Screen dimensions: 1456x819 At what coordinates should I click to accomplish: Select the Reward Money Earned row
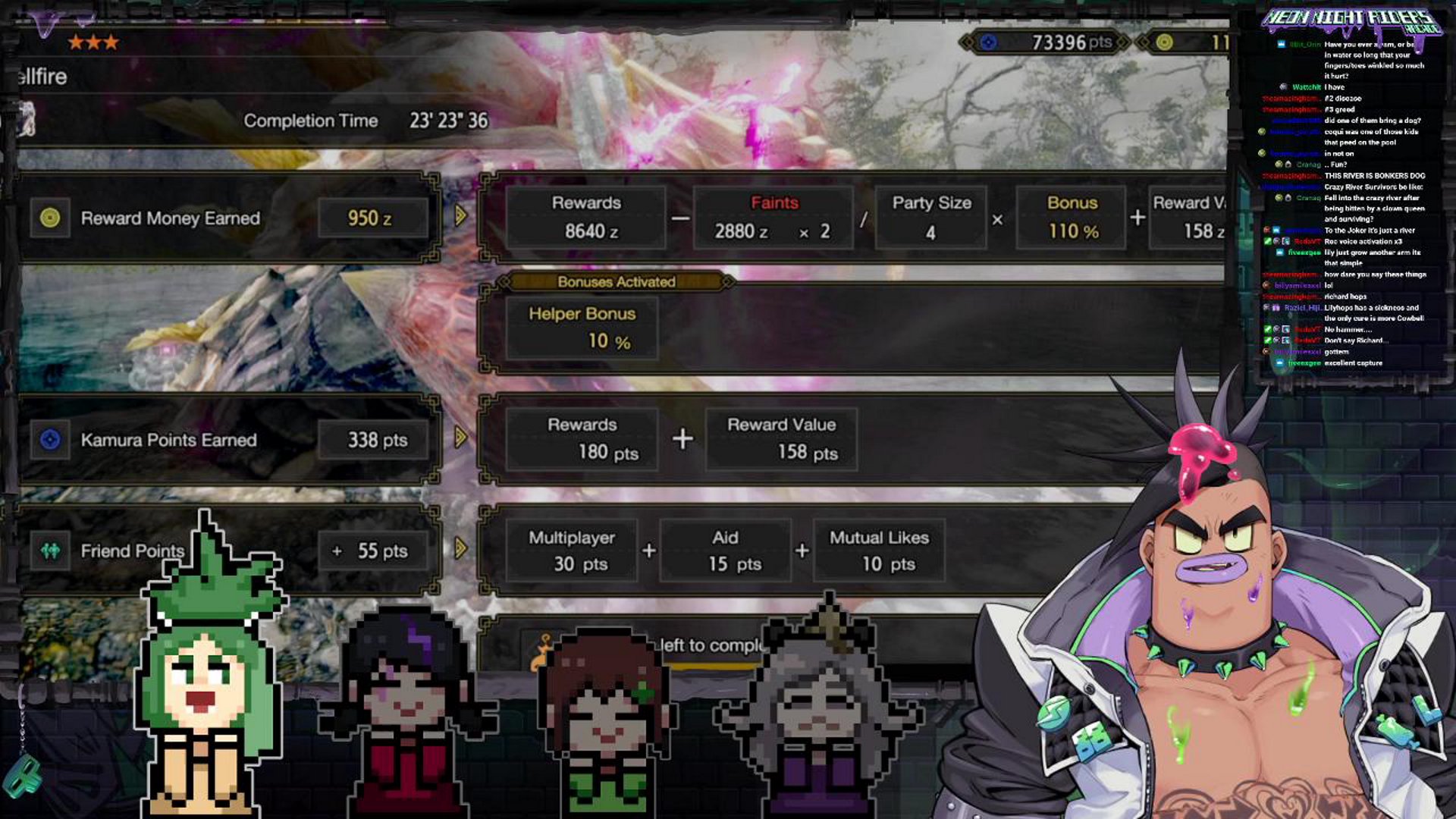(x=227, y=218)
